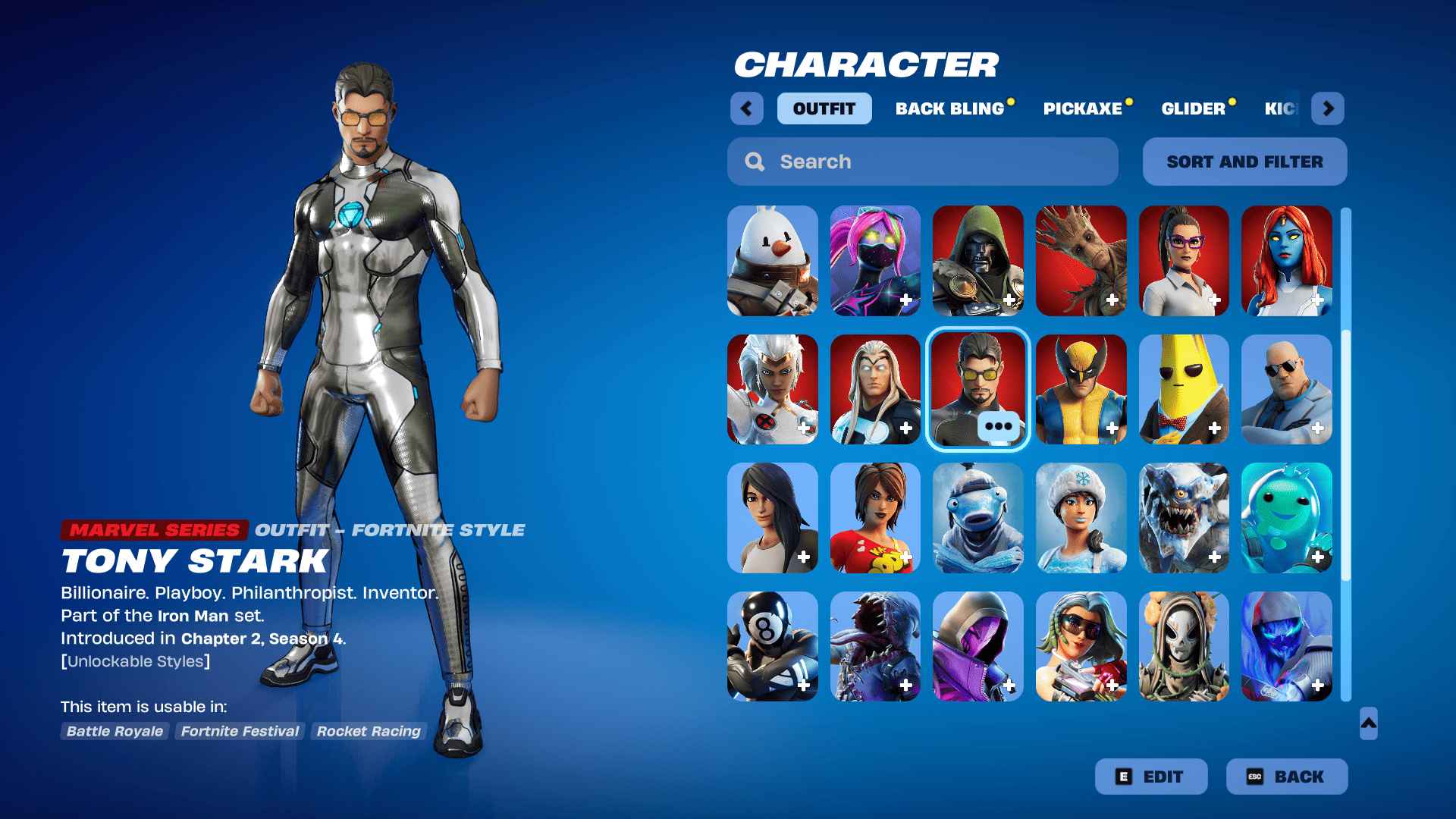Click the magnifying glass search icon

755,162
